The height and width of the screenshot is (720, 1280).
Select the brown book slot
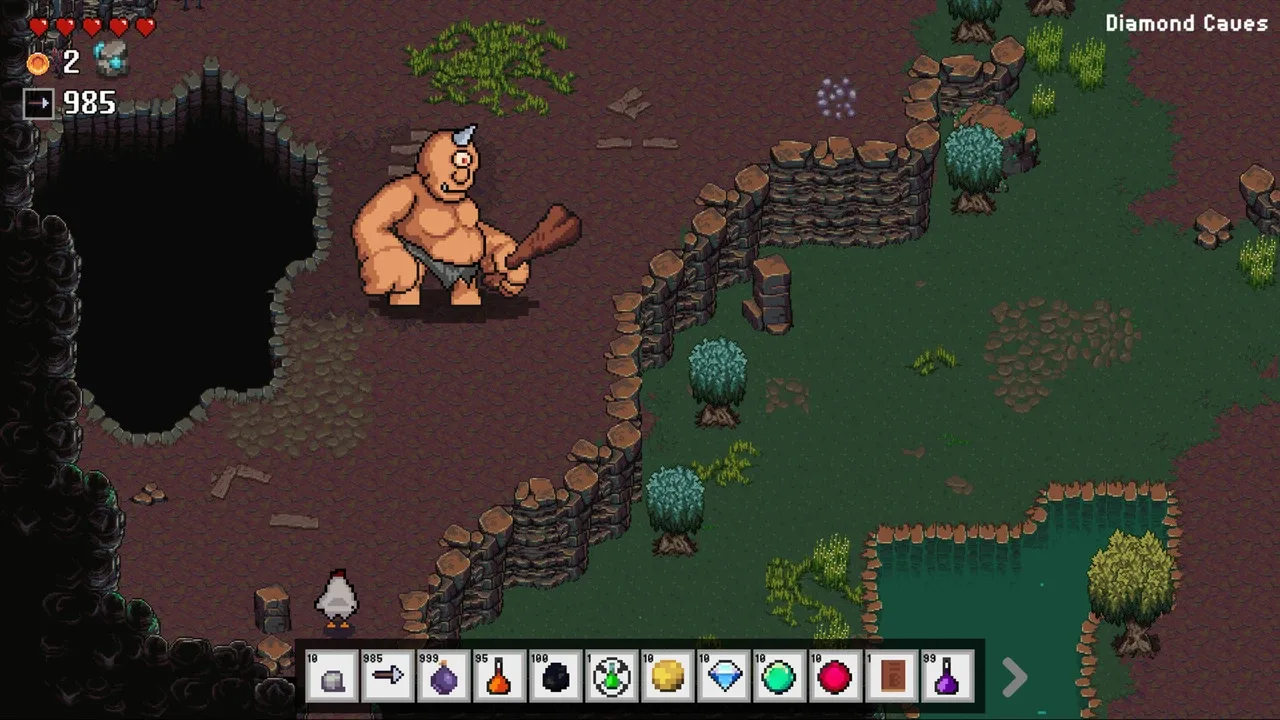[892, 676]
